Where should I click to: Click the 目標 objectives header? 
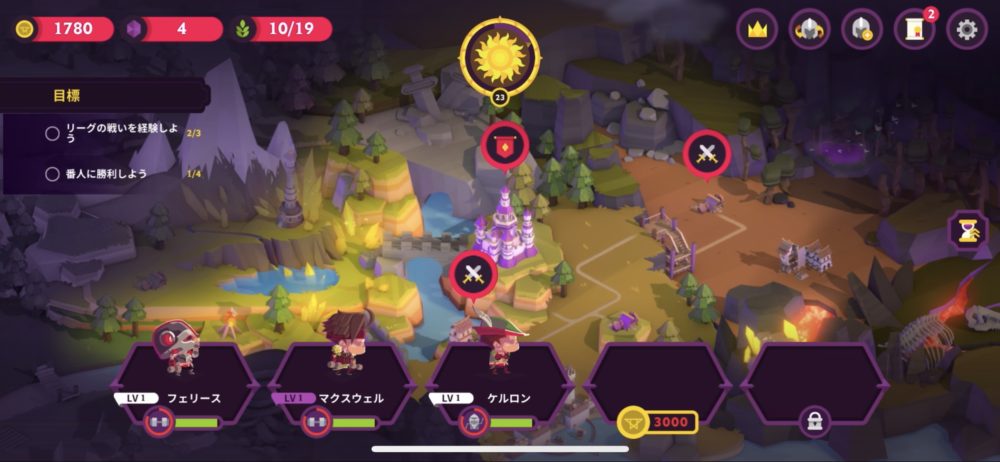pos(68,97)
